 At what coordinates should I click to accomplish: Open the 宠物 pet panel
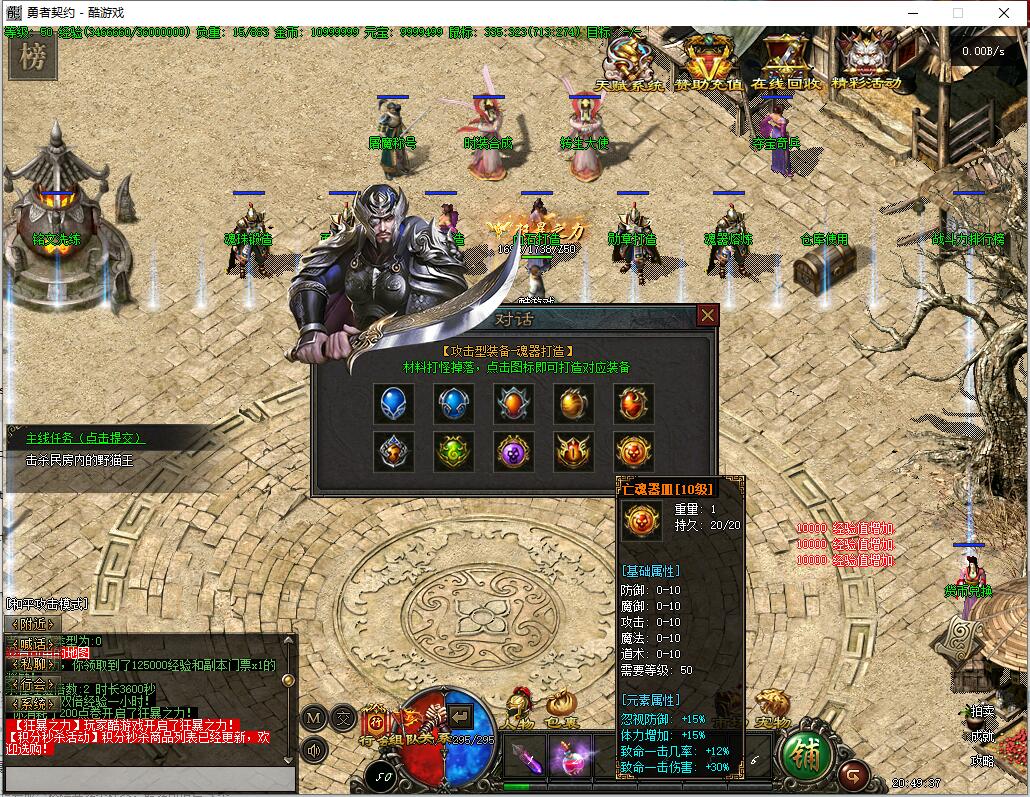(x=771, y=707)
